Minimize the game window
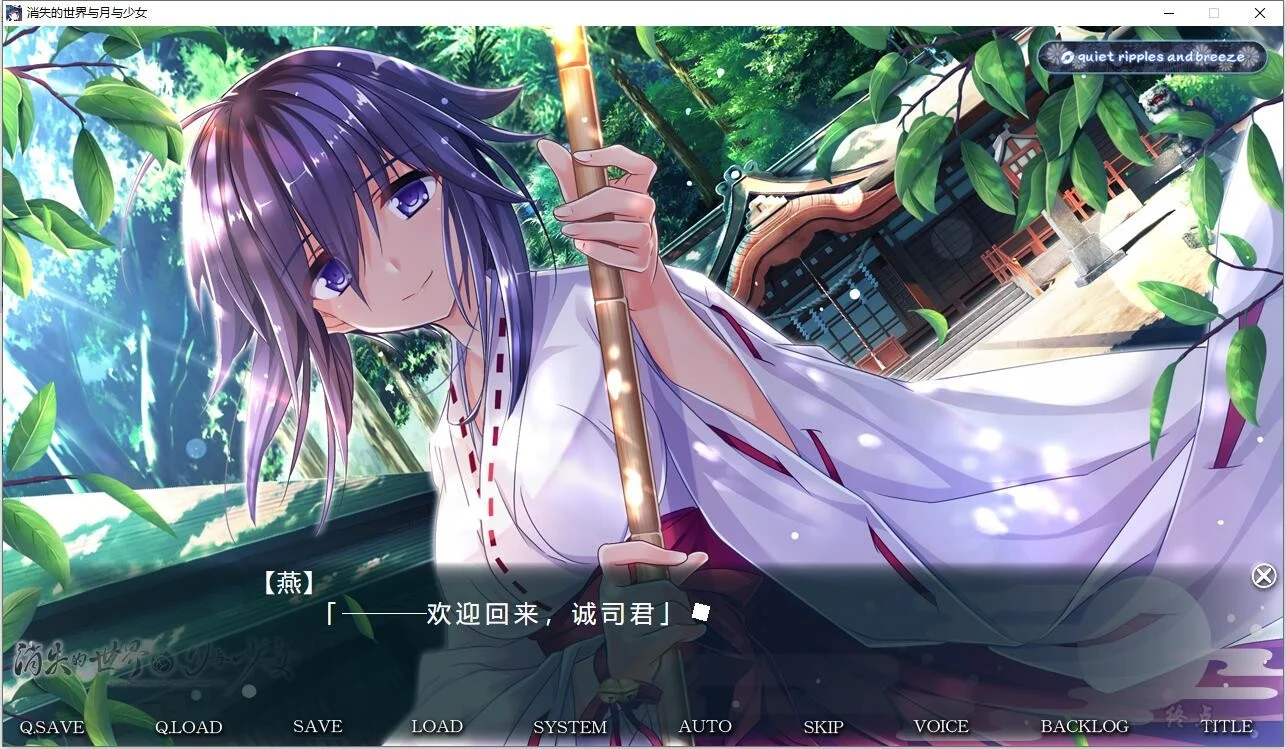The width and height of the screenshot is (1286, 749). coord(1167,13)
